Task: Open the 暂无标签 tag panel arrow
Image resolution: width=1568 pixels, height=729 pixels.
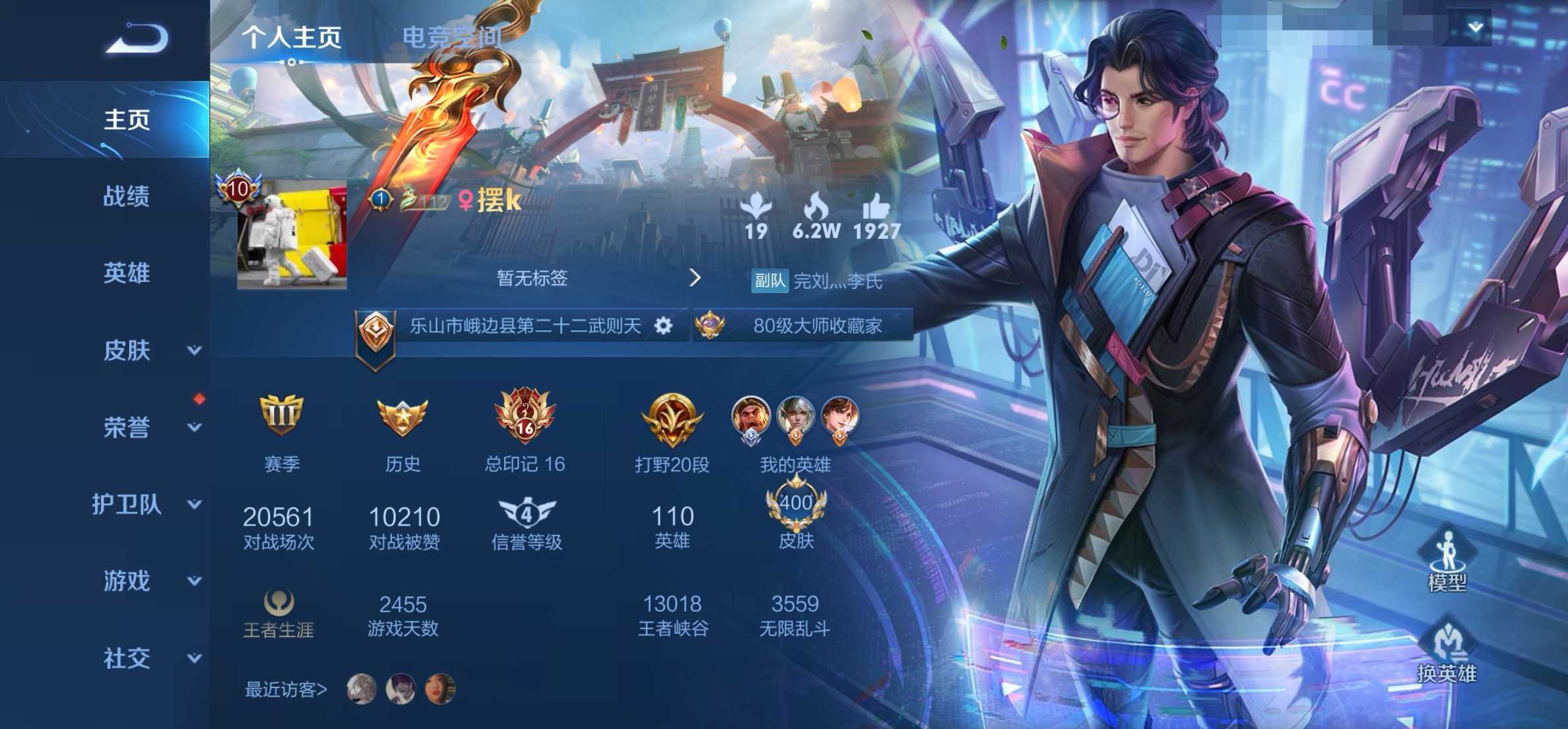Action: point(696,279)
